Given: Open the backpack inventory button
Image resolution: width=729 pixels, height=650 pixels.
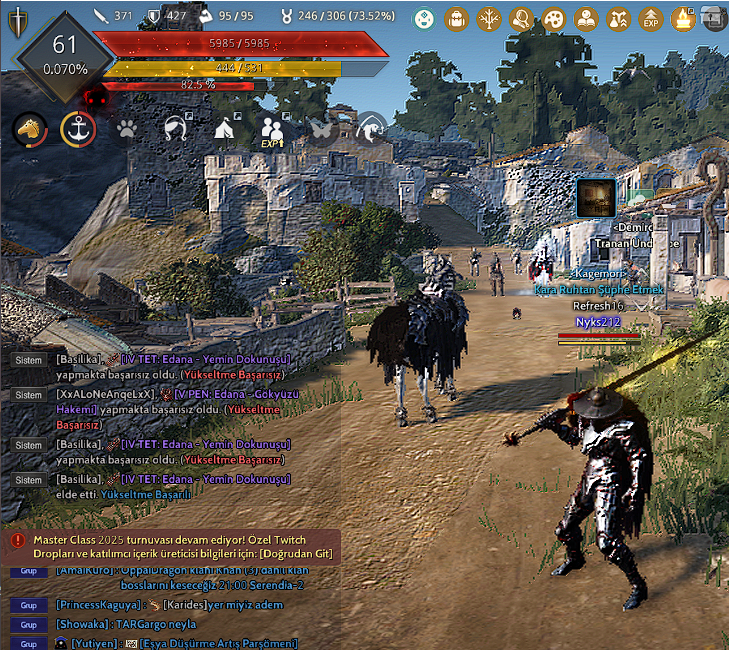Looking at the screenshot, I should point(456,17).
